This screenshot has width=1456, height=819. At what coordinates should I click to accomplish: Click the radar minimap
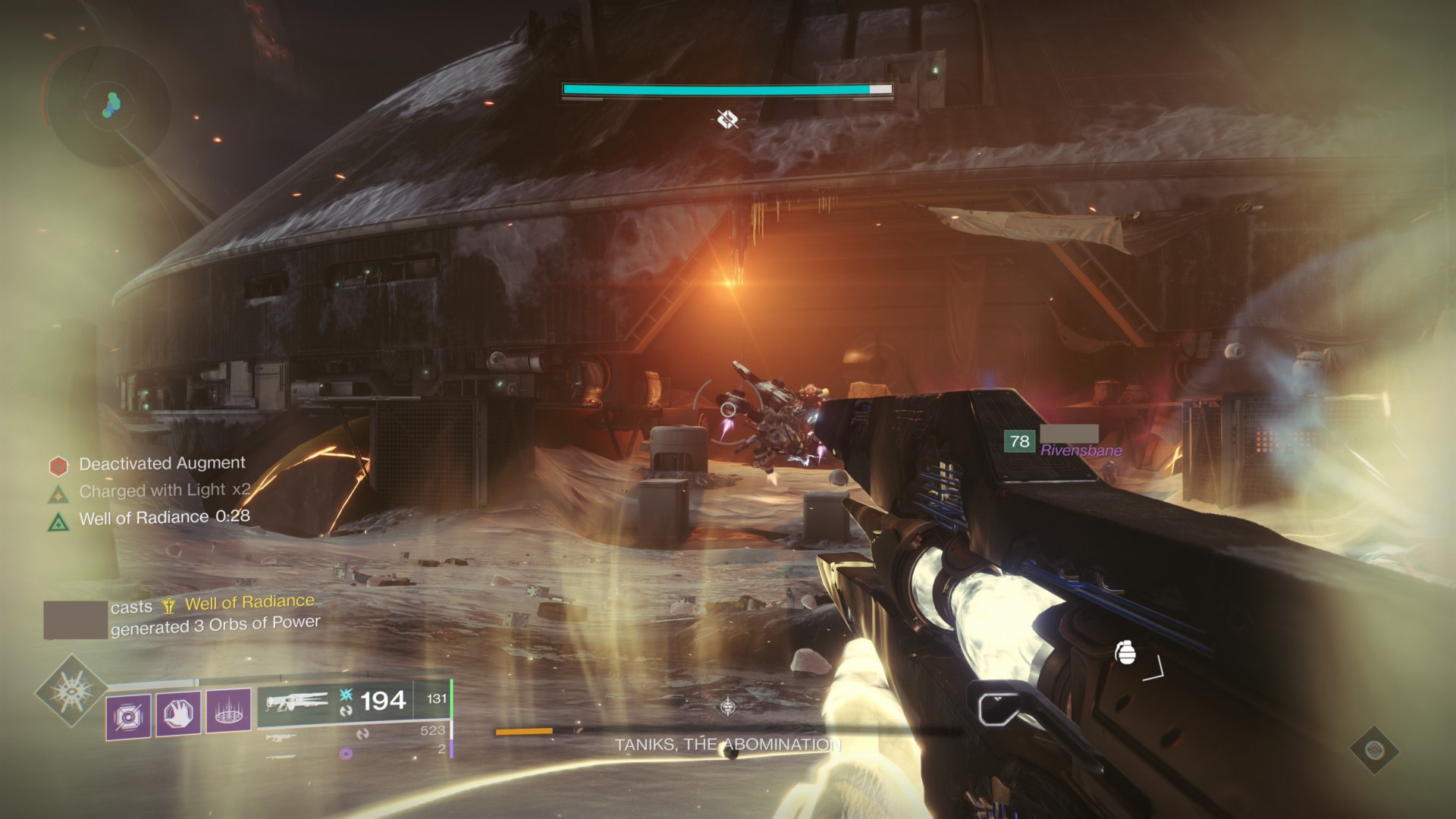pos(106,106)
